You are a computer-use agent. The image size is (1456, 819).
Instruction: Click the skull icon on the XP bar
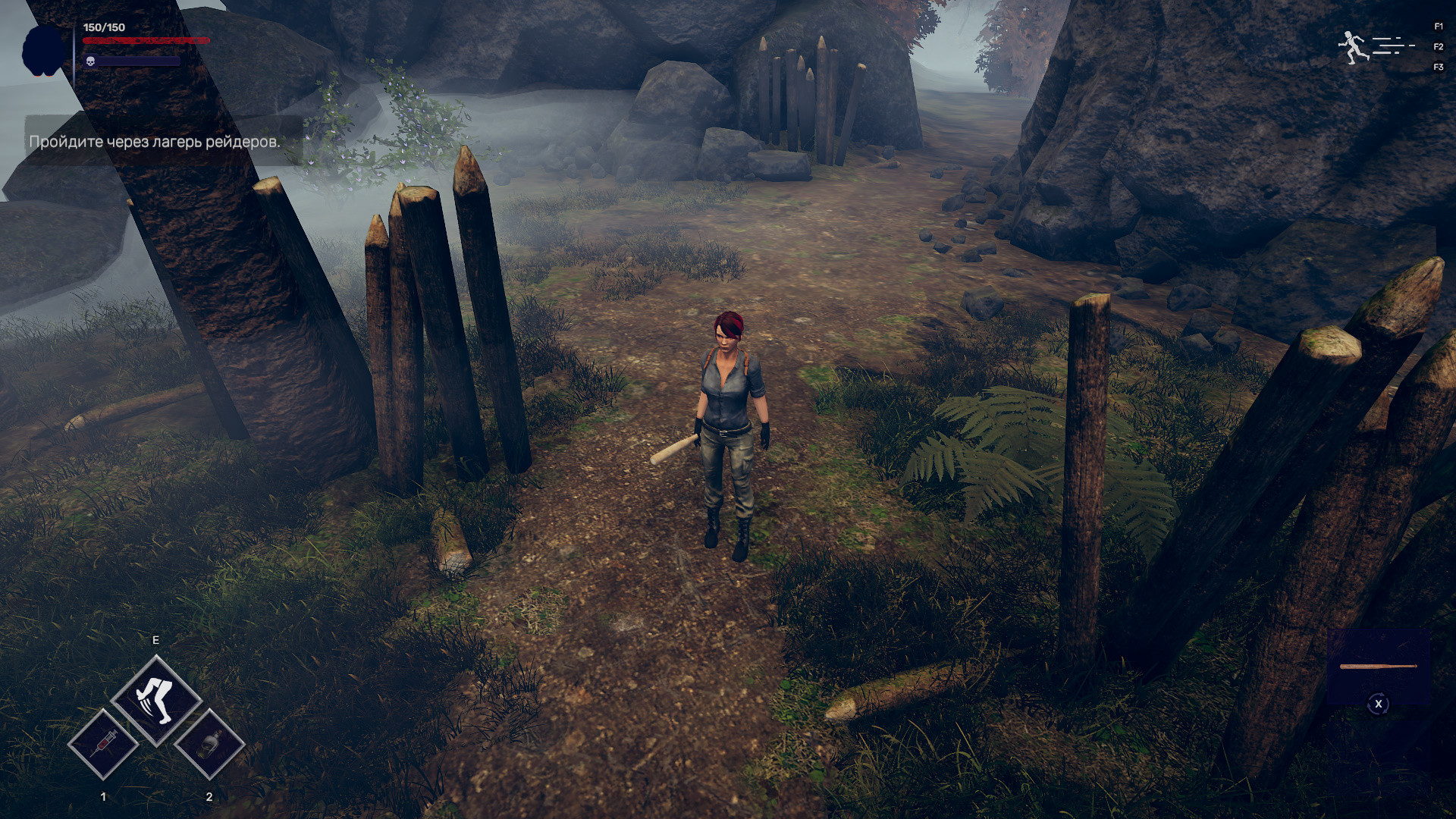pyautogui.click(x=91, y=61)
